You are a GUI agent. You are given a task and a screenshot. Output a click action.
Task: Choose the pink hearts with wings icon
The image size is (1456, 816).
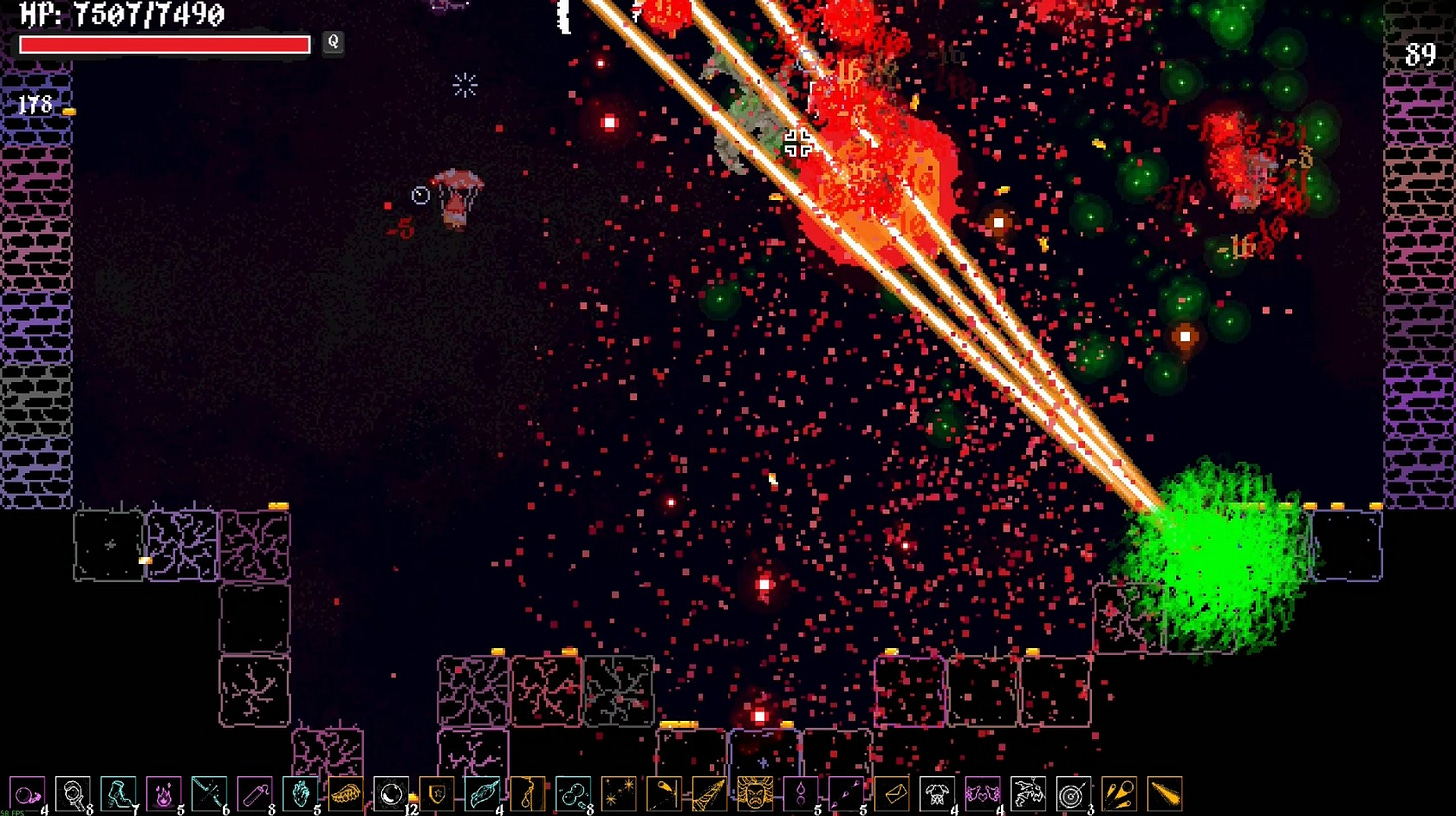(x=982, y=794)
